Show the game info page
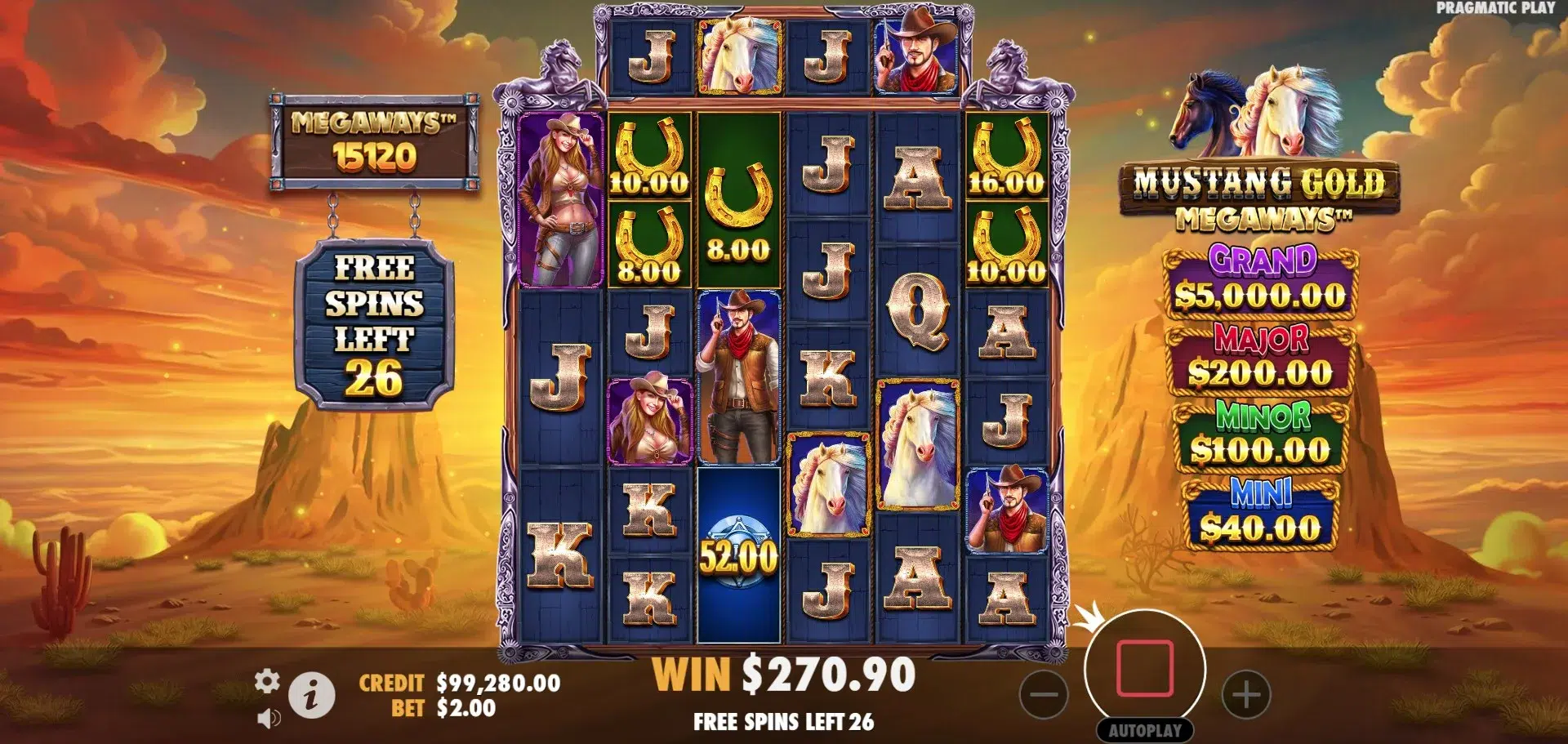The image size is (1568, 744). 311,695
